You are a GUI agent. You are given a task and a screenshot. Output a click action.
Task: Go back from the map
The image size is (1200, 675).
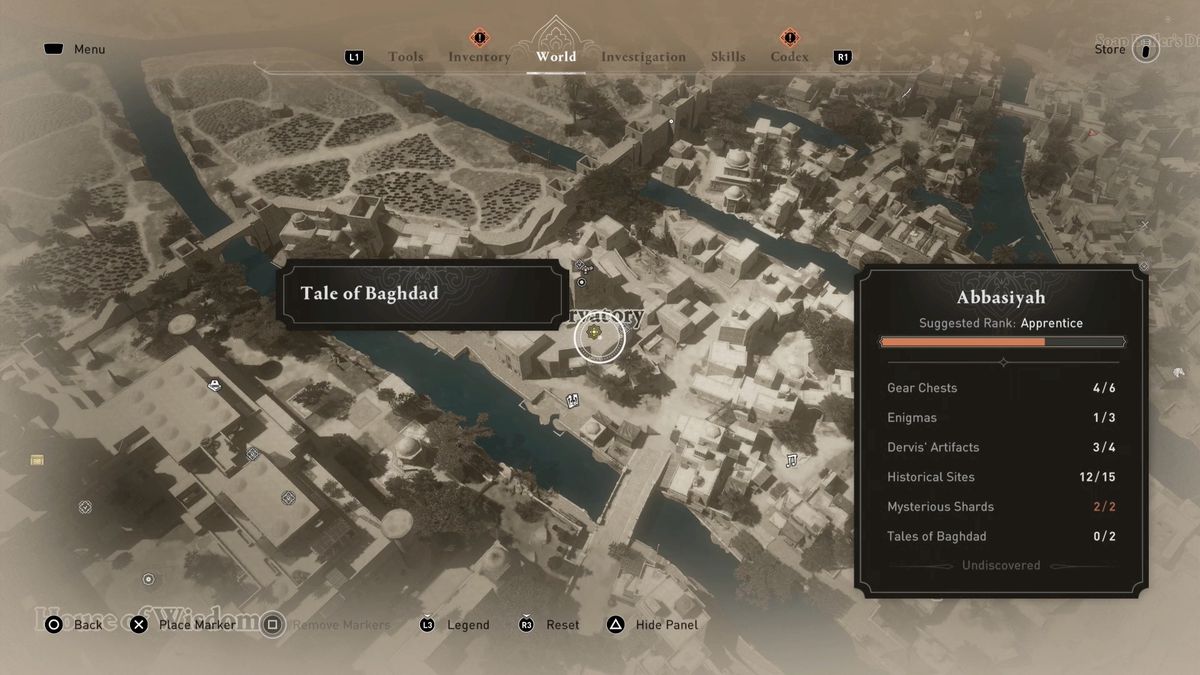point(87,625)
